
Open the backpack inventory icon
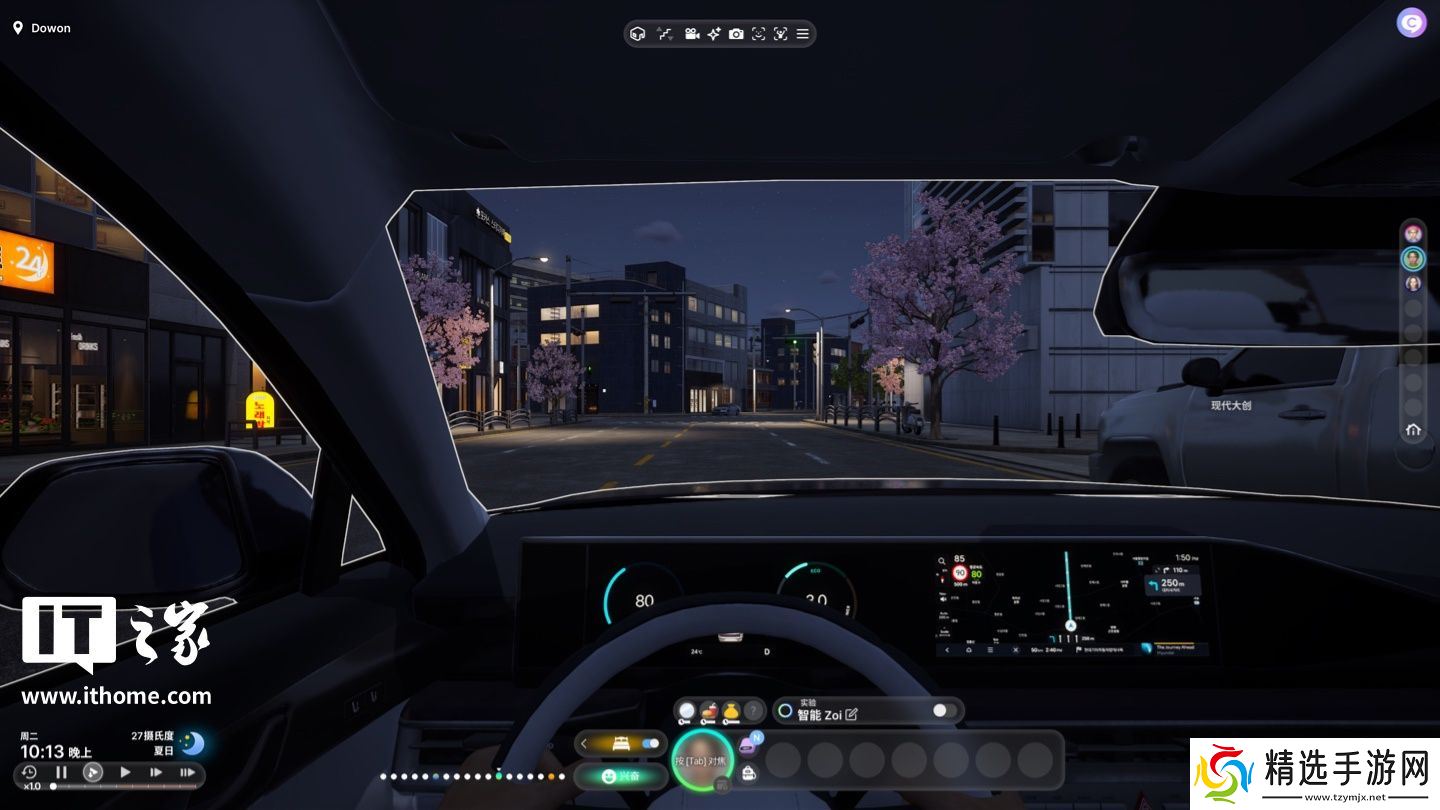point(748,772)
